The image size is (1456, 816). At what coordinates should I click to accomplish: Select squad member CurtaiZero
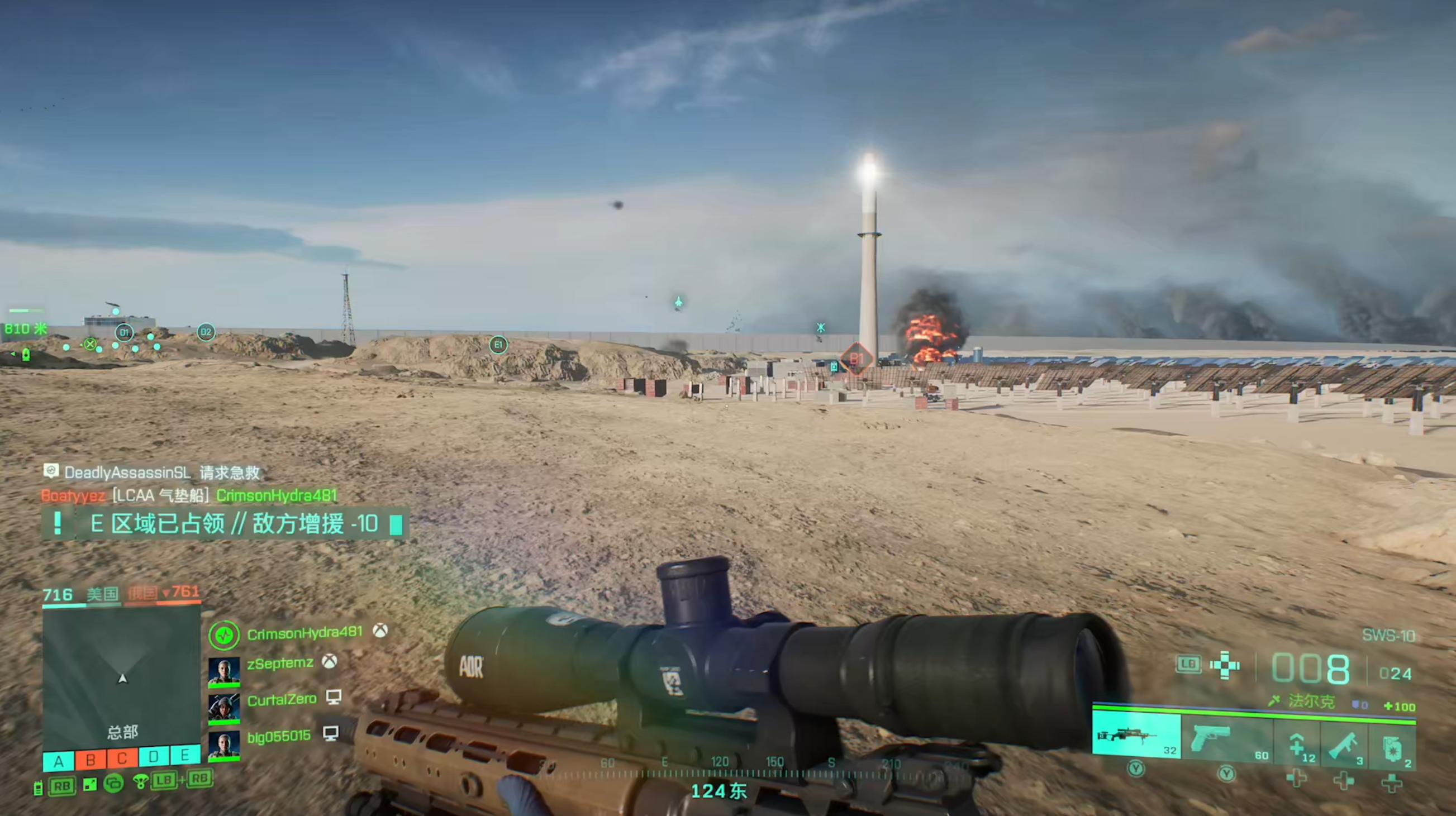coord(282,700)
